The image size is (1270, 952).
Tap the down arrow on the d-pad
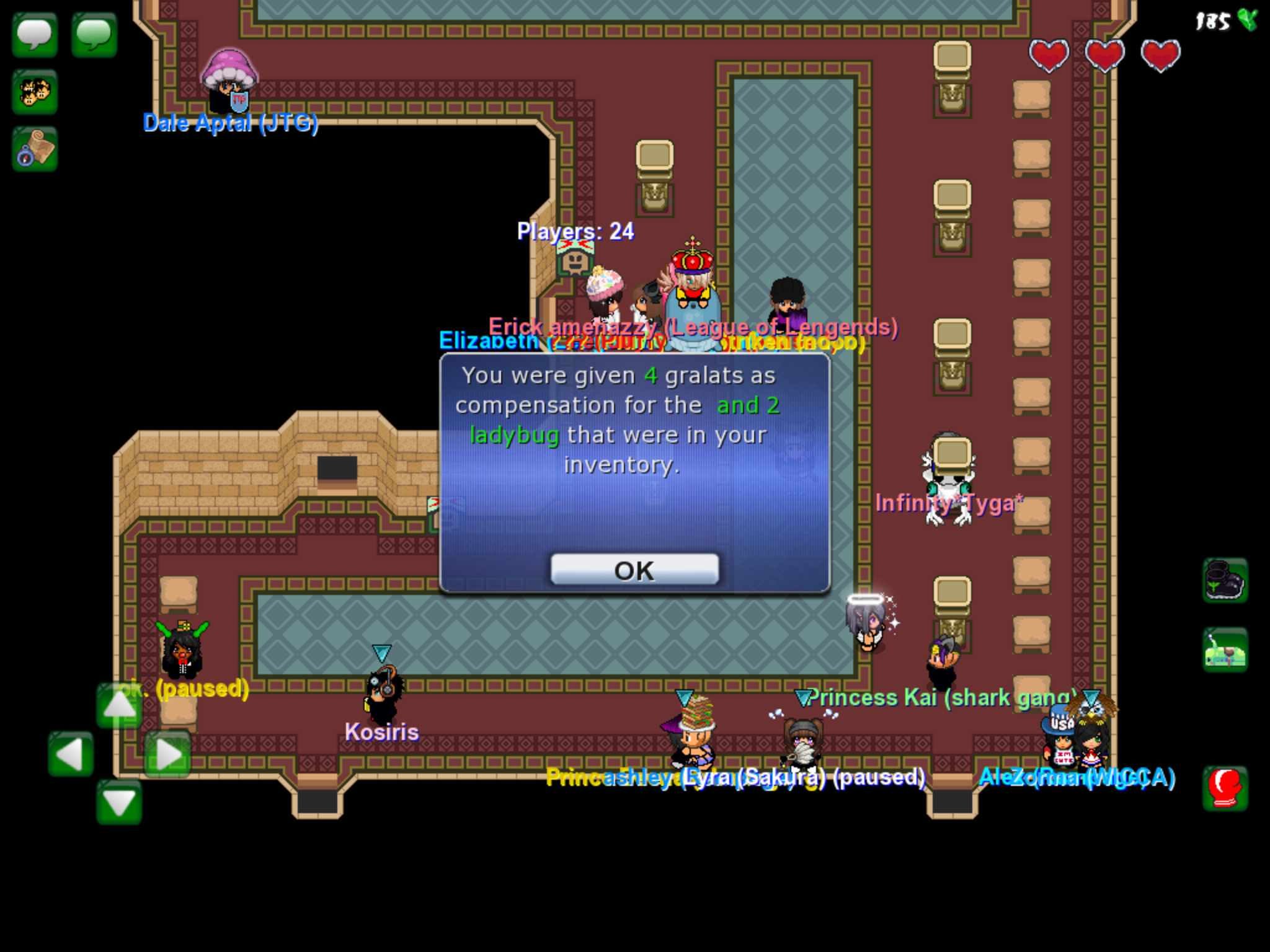point(118,802)
